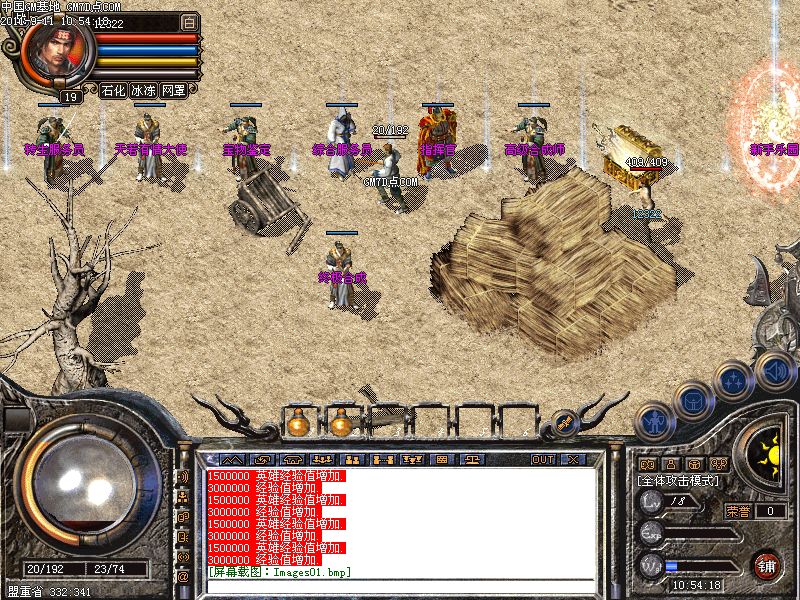The height and width of the screenshot is (600, 800).
Task: Open the character equipment round button
Action: pos(655,423)
